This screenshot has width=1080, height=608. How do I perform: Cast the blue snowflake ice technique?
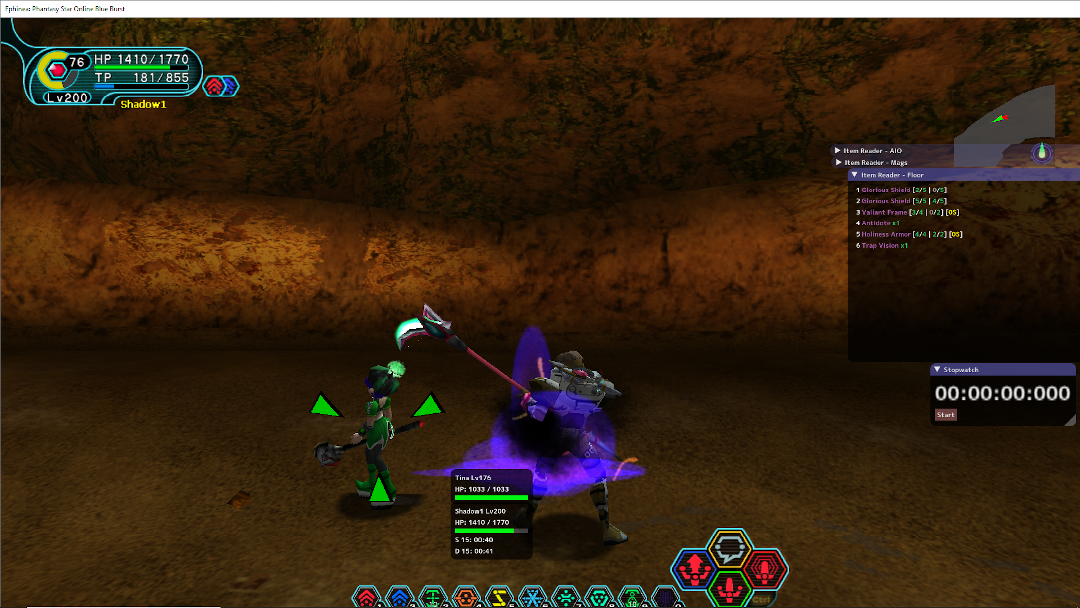click(532, 598)
